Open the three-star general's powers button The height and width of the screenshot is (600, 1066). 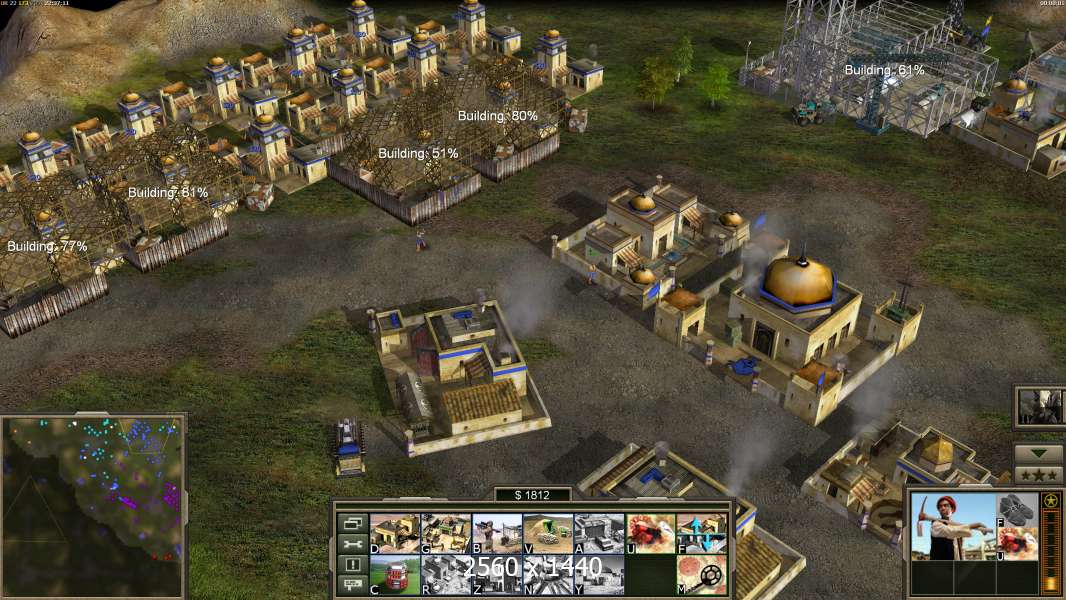tap(1038, 474)
